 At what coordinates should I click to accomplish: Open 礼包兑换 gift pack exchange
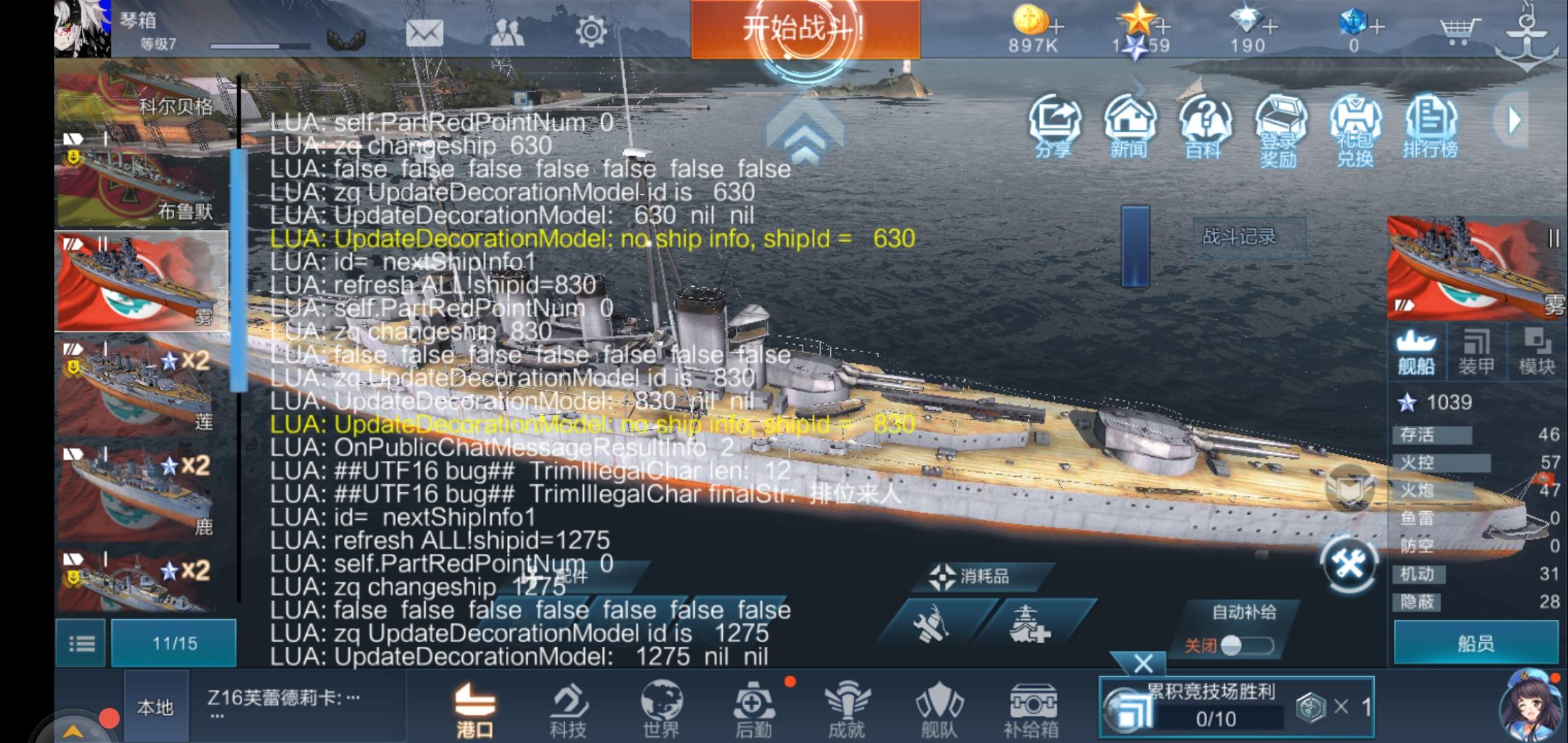[1356, 127]
